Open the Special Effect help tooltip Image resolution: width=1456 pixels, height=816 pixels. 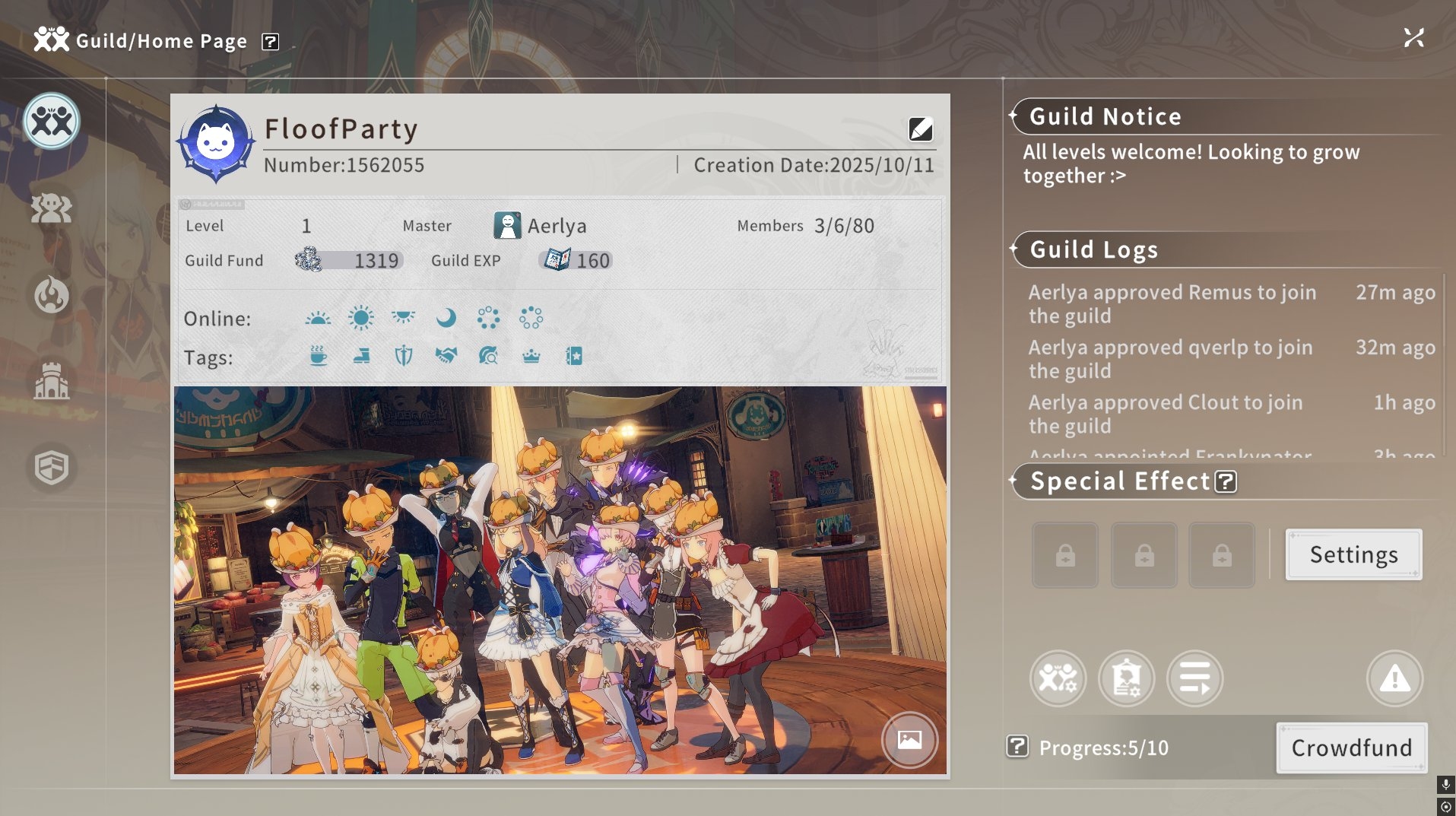pyautogui.click(x=1225, y=481)
